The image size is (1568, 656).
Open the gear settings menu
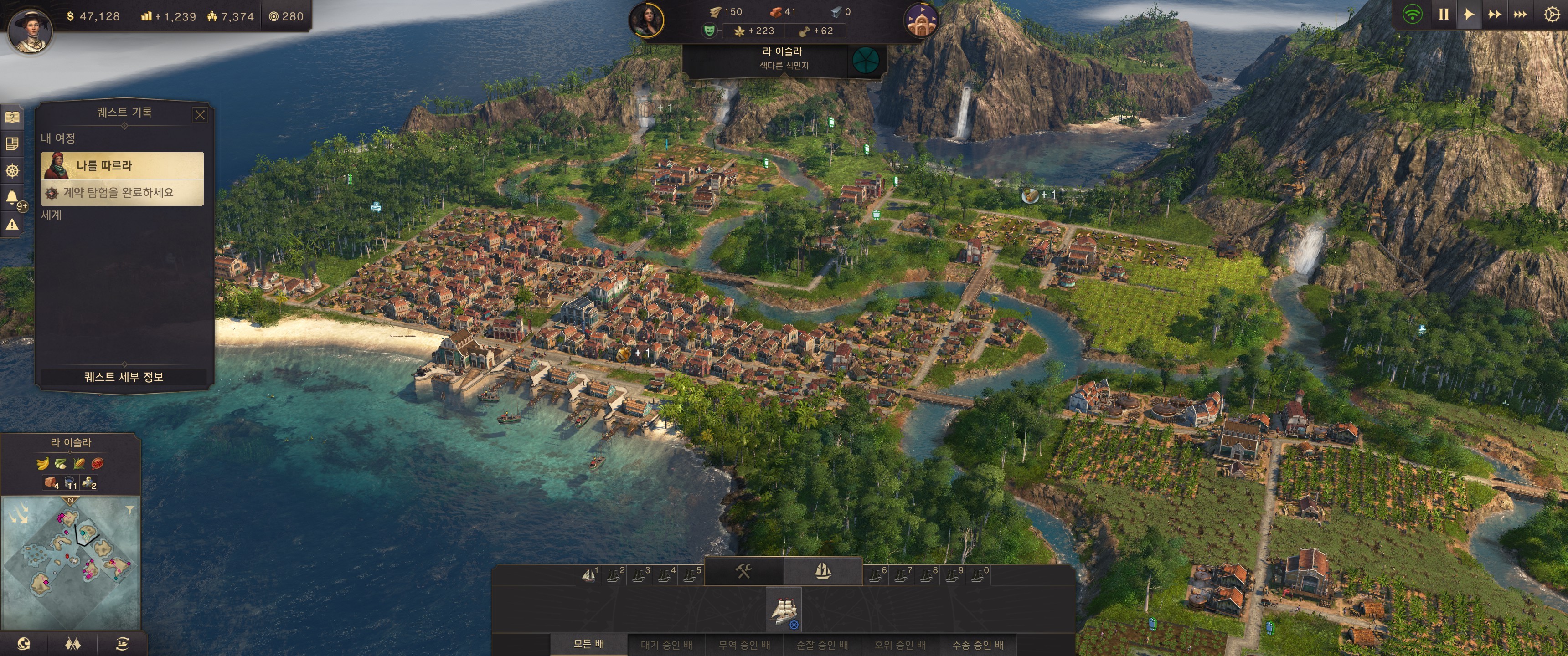tap(1552, 14)
